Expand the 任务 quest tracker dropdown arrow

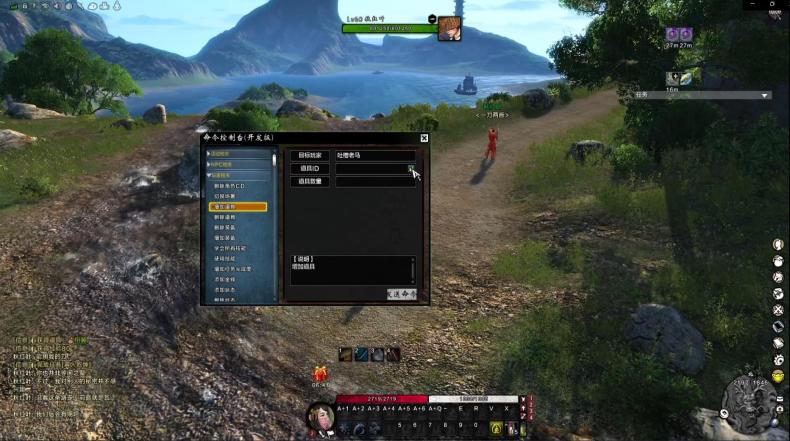coord(765,95)
